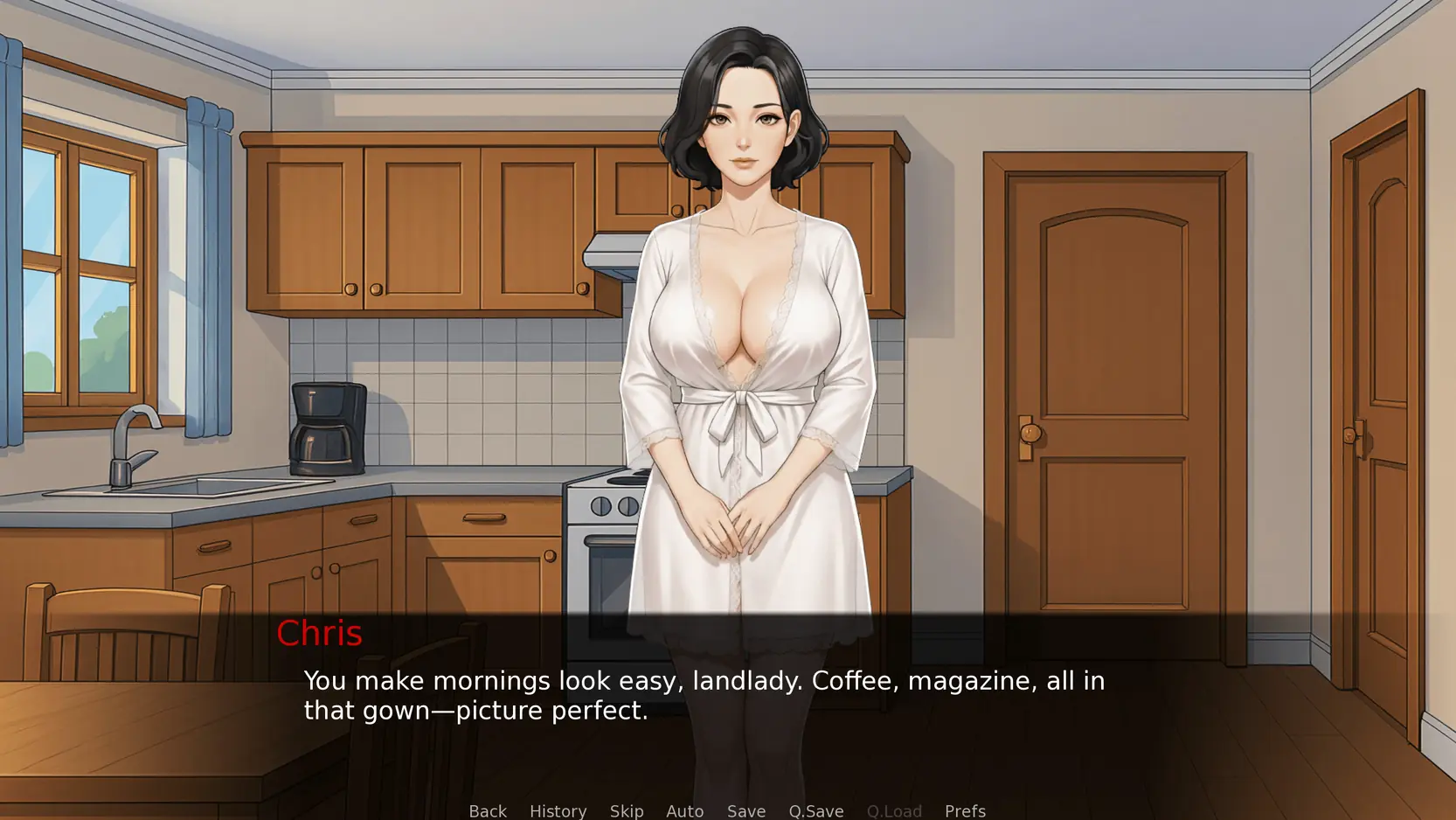Quick save with Q.Save
This screenshot has height=820, width=1456.
[816, 810]
